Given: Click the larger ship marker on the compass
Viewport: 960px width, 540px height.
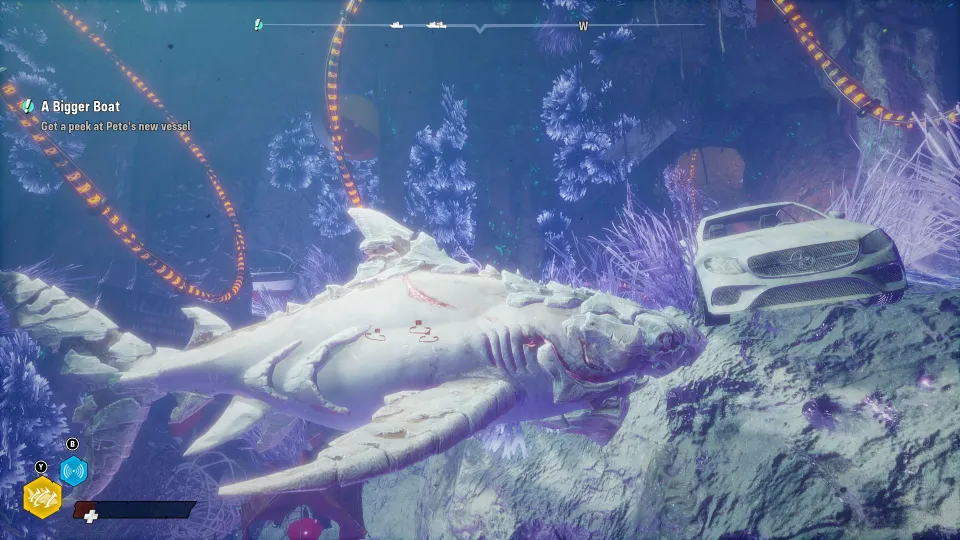Looking at the screenshot, I should pos(436,24).
